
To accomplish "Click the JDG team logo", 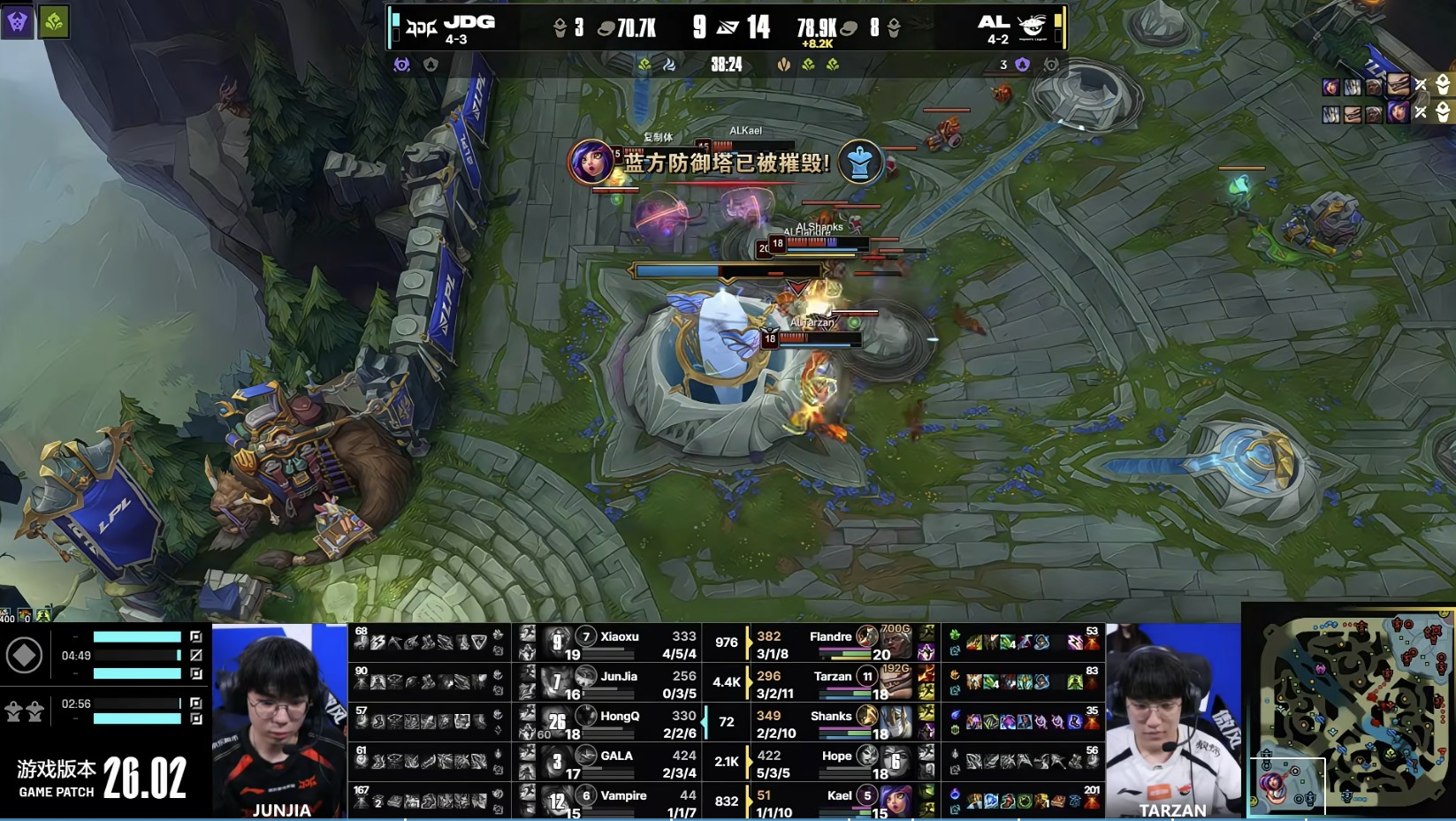I will tap(421, 28).
